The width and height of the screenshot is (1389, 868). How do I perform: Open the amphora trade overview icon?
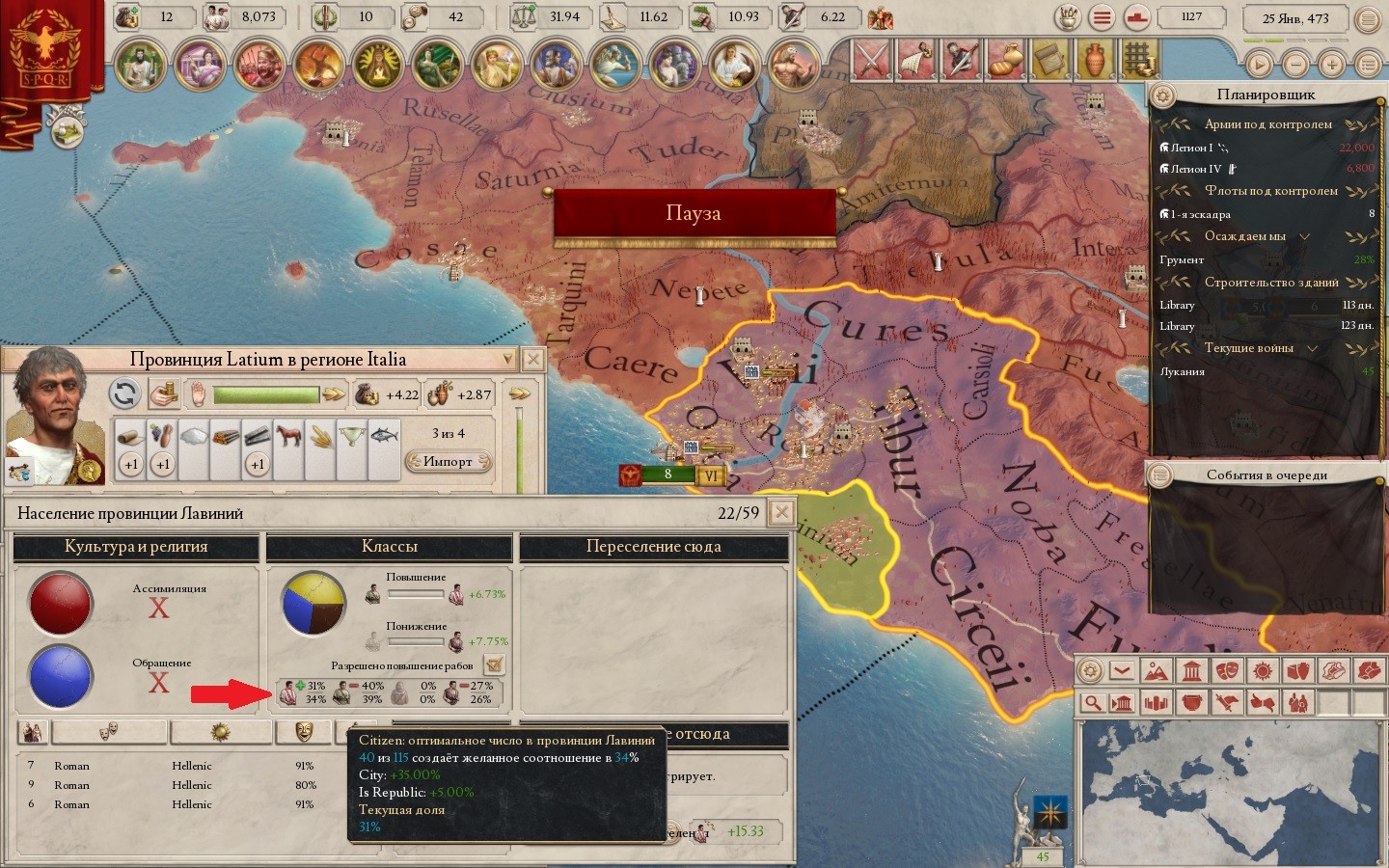[1093, 60]
